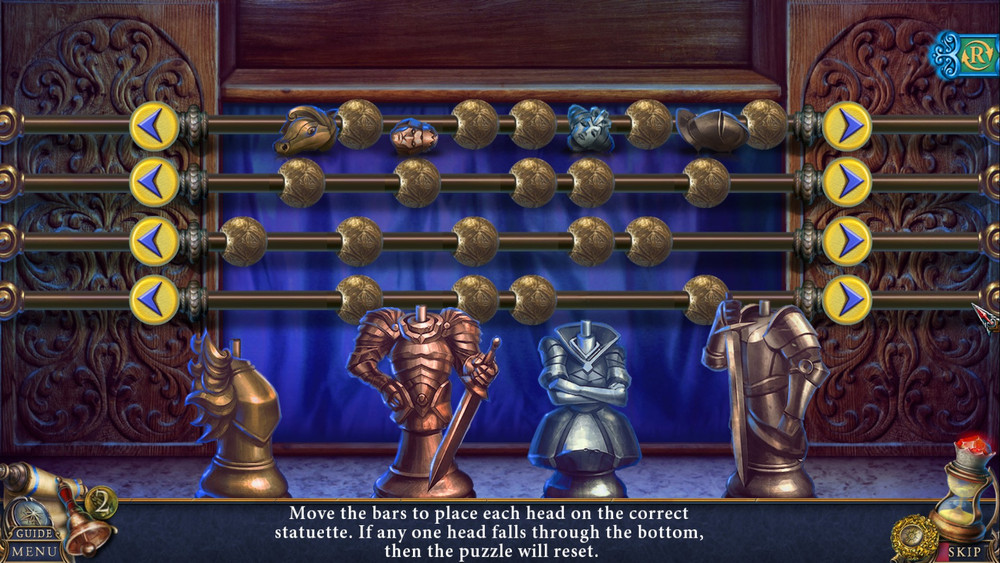1000x563 pixels.
Task: Slide the third bar right via its arrow
Action: (x=847, y=241)
